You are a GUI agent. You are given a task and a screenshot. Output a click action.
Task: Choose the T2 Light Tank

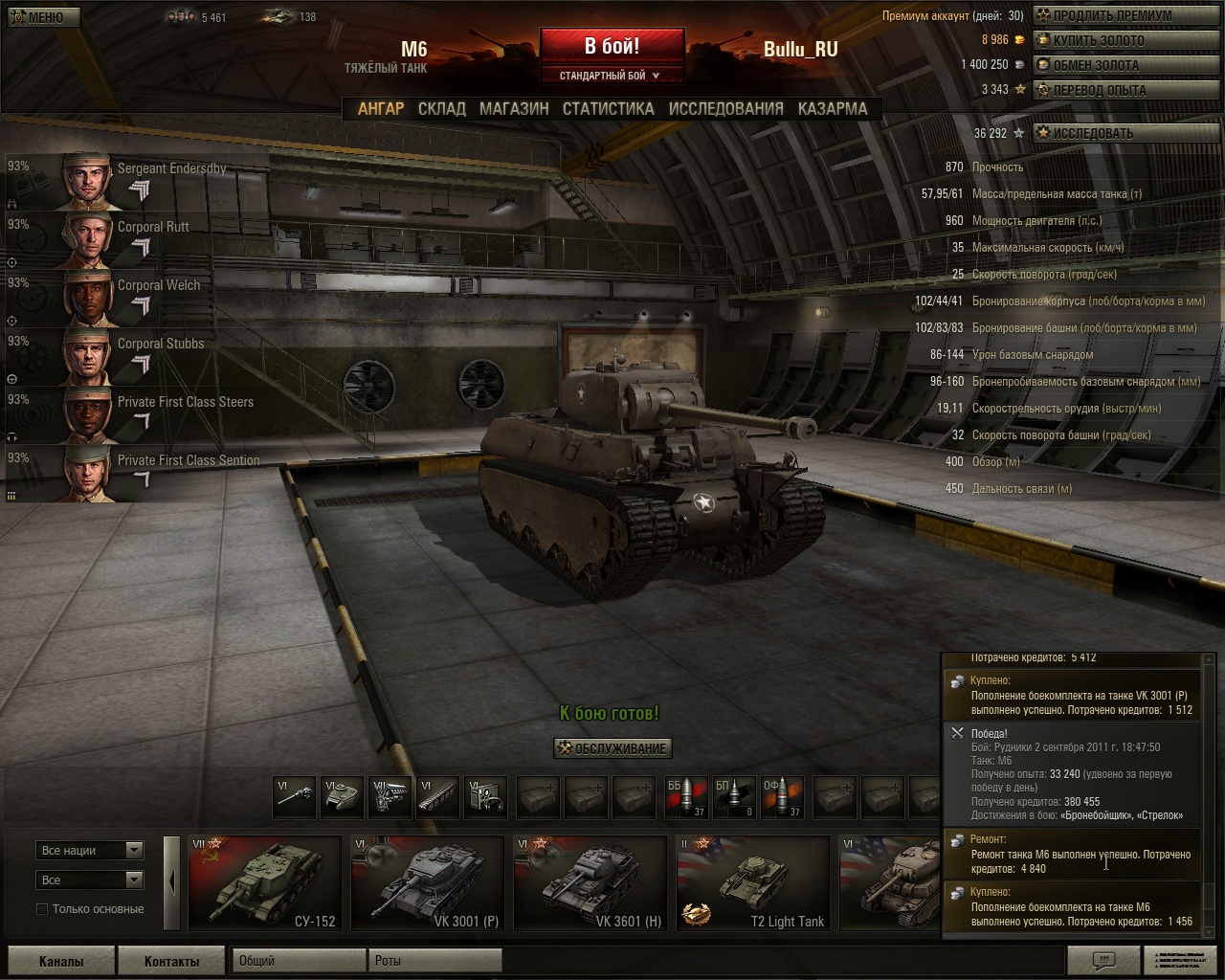pyautogui.click(x=753, y=882)
